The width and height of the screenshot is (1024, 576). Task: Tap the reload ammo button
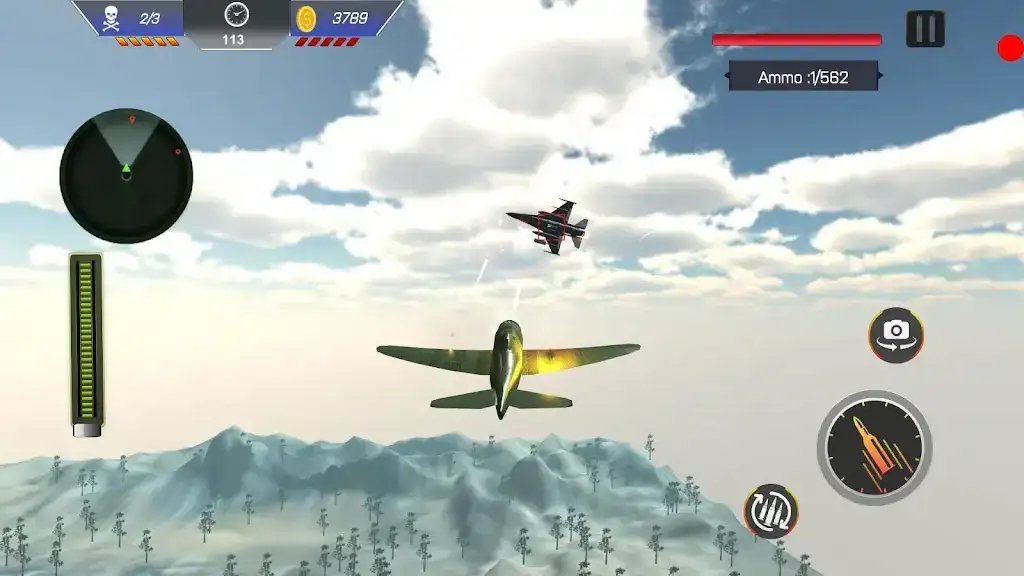(x=771, y=511)
